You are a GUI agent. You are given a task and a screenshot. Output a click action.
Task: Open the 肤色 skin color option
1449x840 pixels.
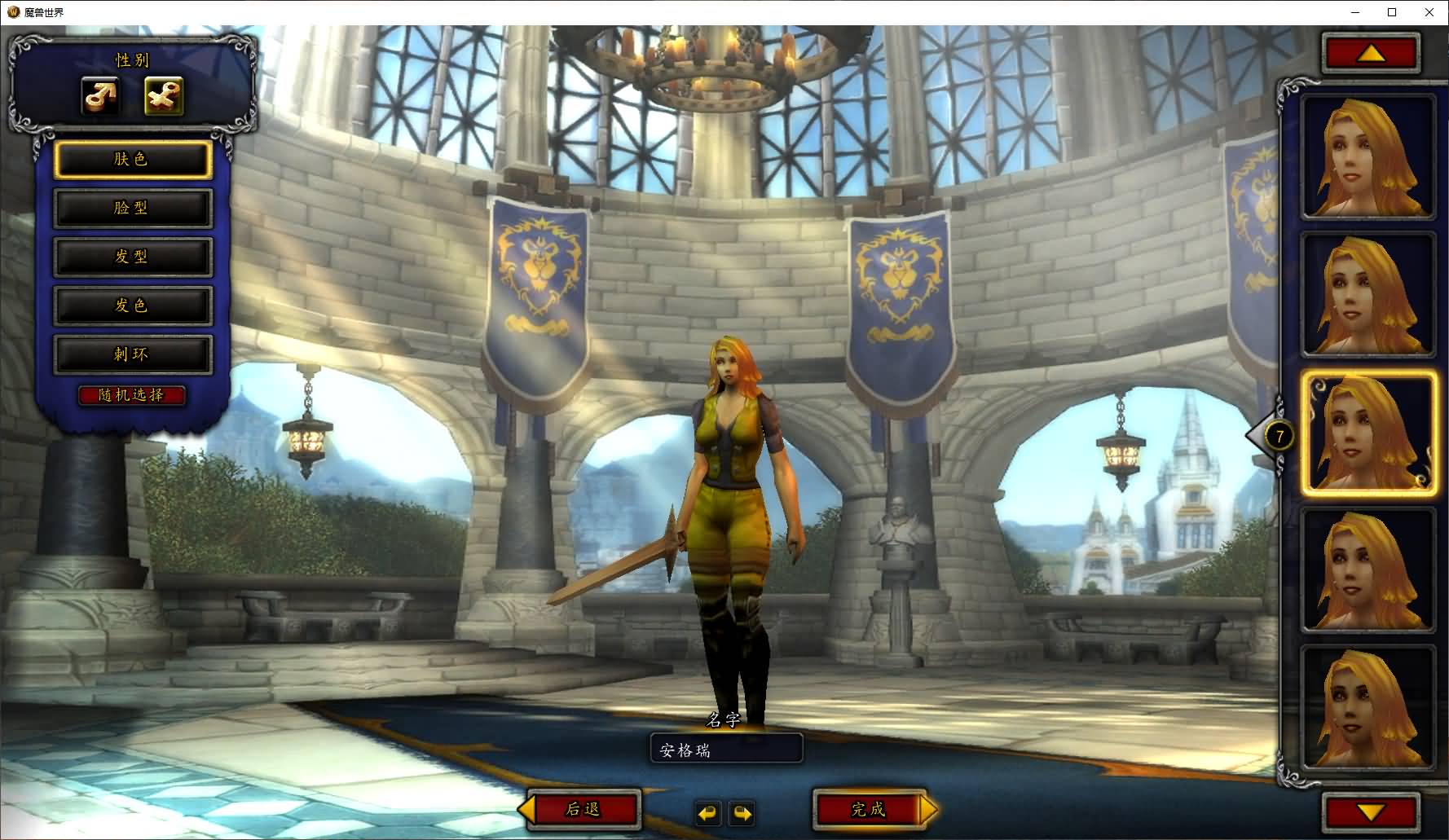(133, 160)
